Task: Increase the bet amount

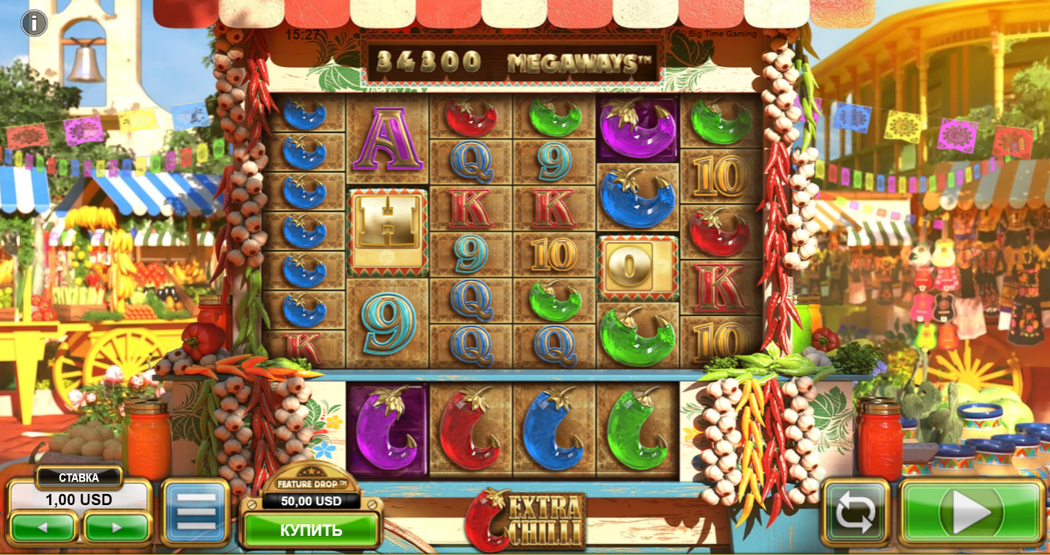Action: point(116,527)
